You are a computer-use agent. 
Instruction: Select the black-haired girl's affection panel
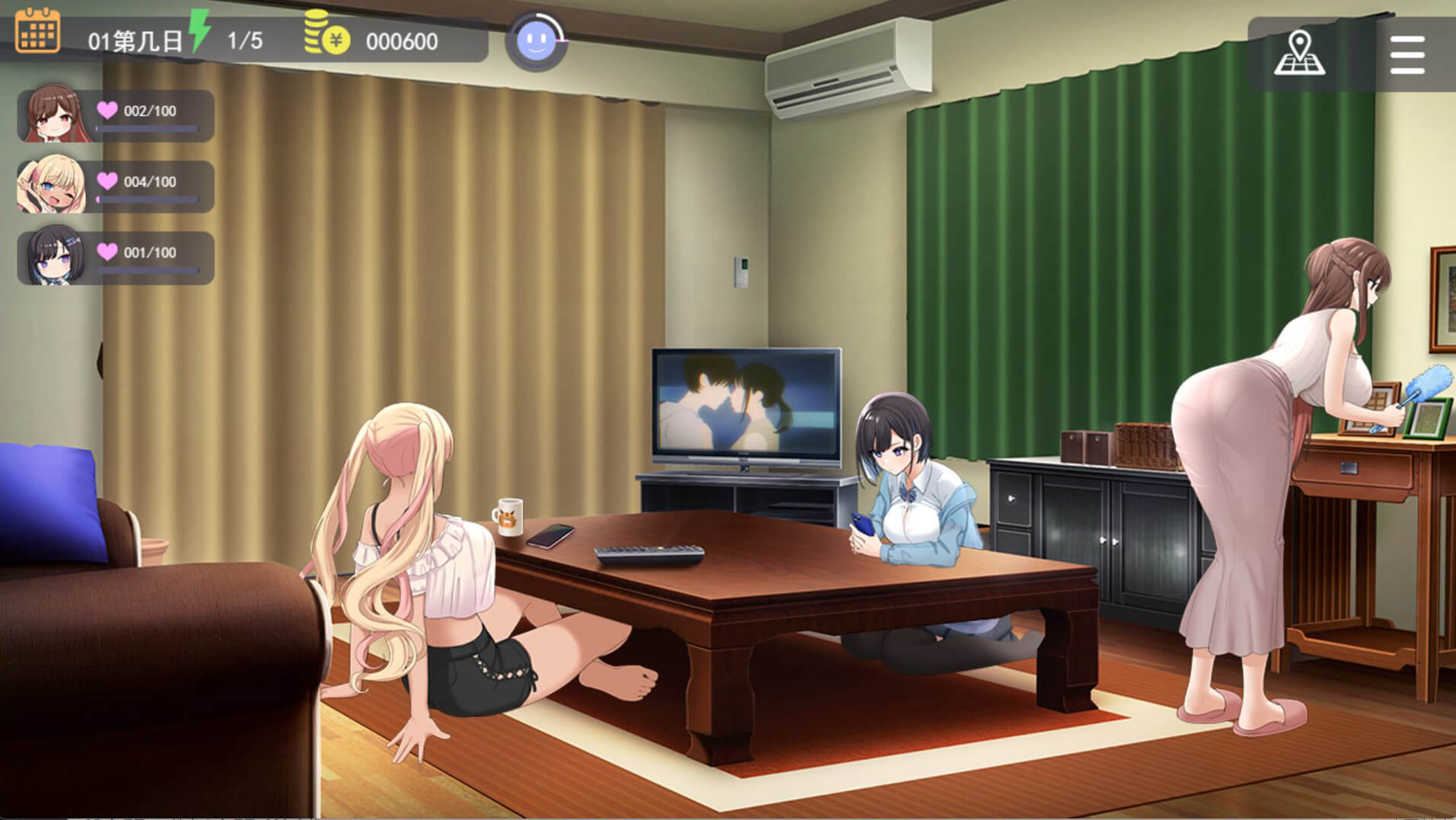coord(116,257)
